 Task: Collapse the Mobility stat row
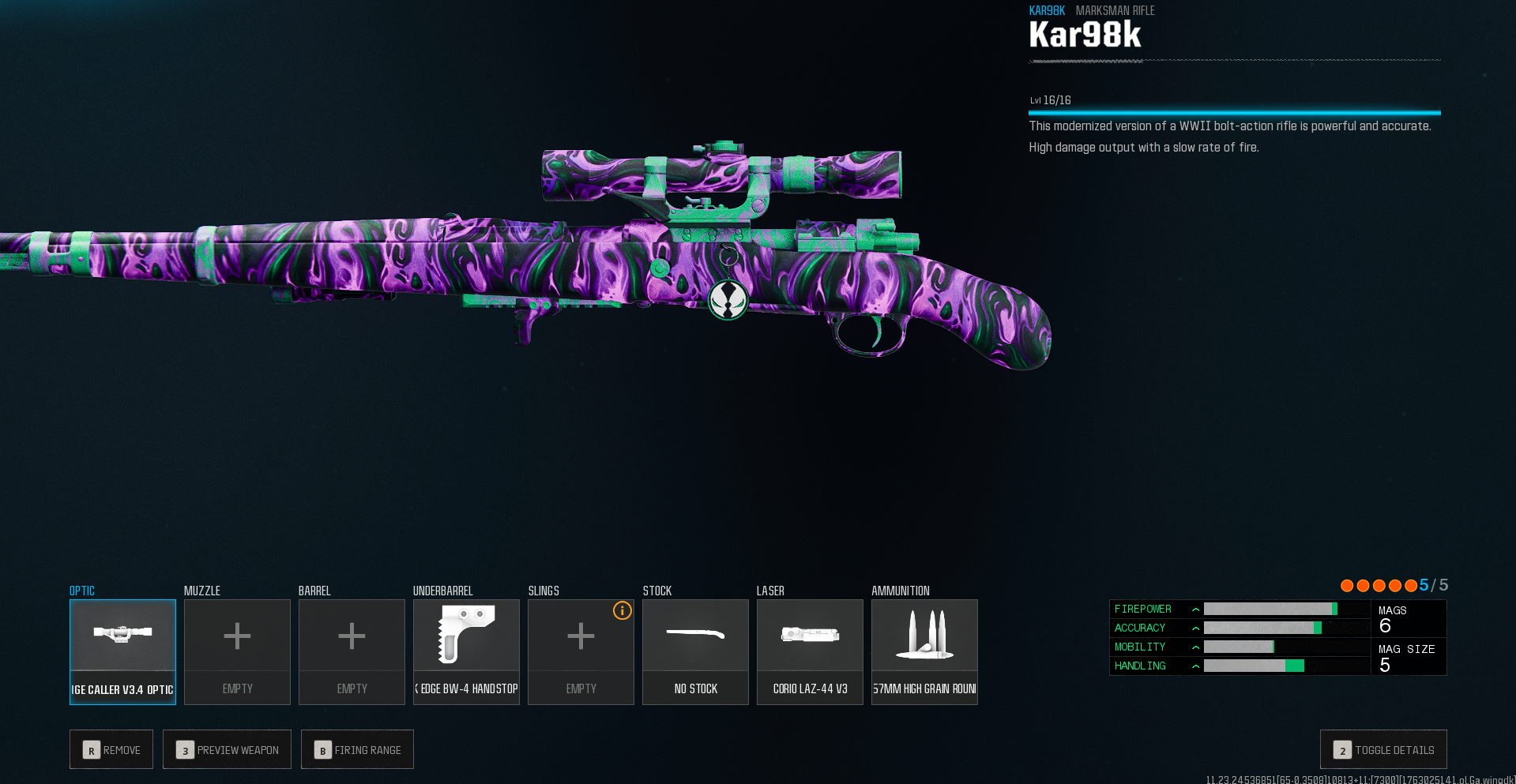[1194, 647]
